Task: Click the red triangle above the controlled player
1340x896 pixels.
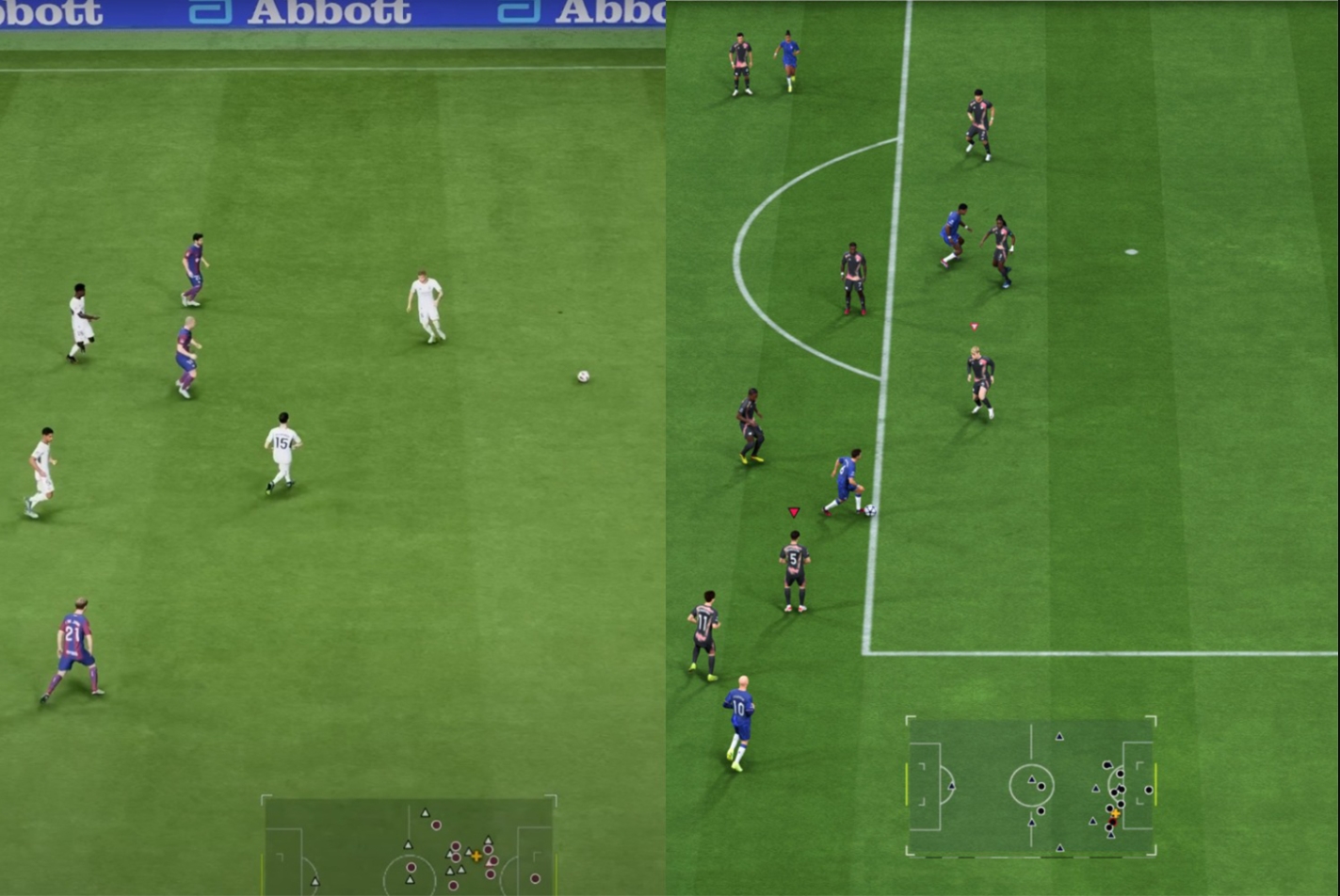Action: 794,512
